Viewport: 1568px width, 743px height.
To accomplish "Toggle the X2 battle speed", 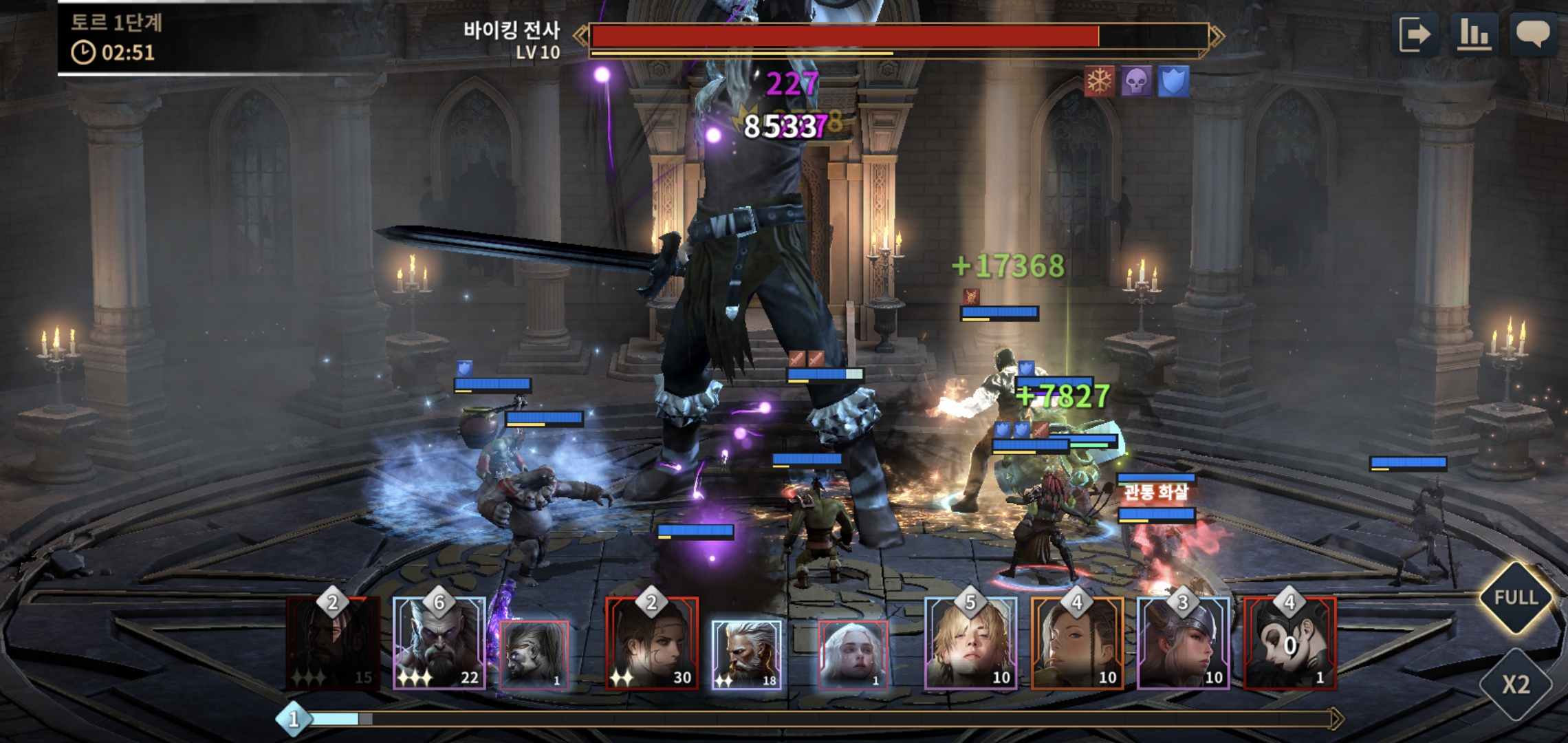I will [1516, 684].
